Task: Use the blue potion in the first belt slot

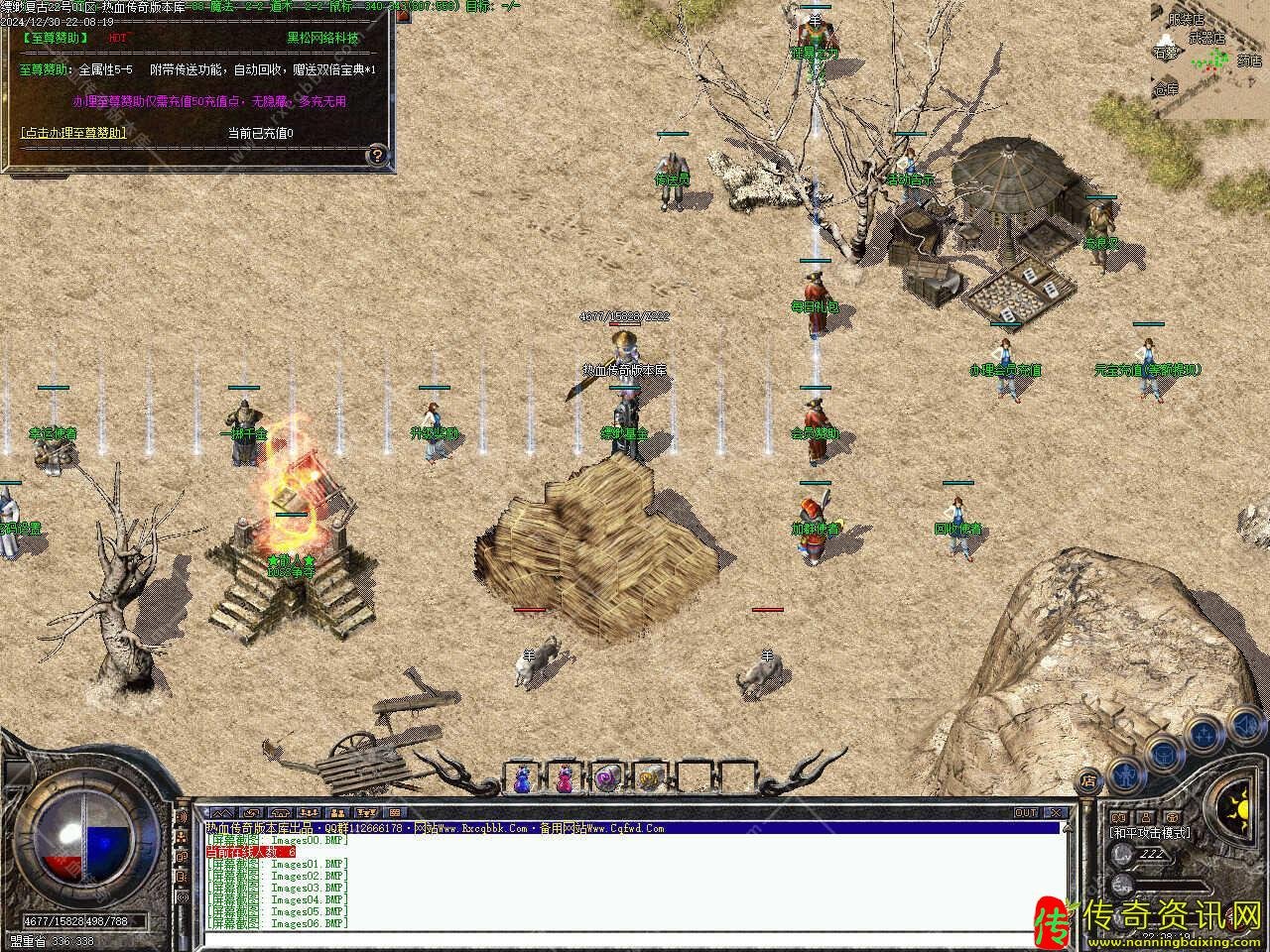Action: 522,779
